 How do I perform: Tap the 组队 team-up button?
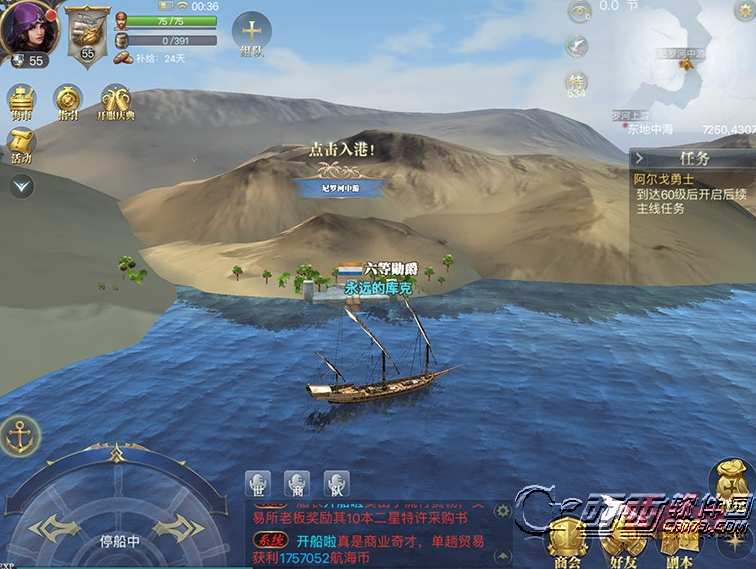(x=251, y=36)
